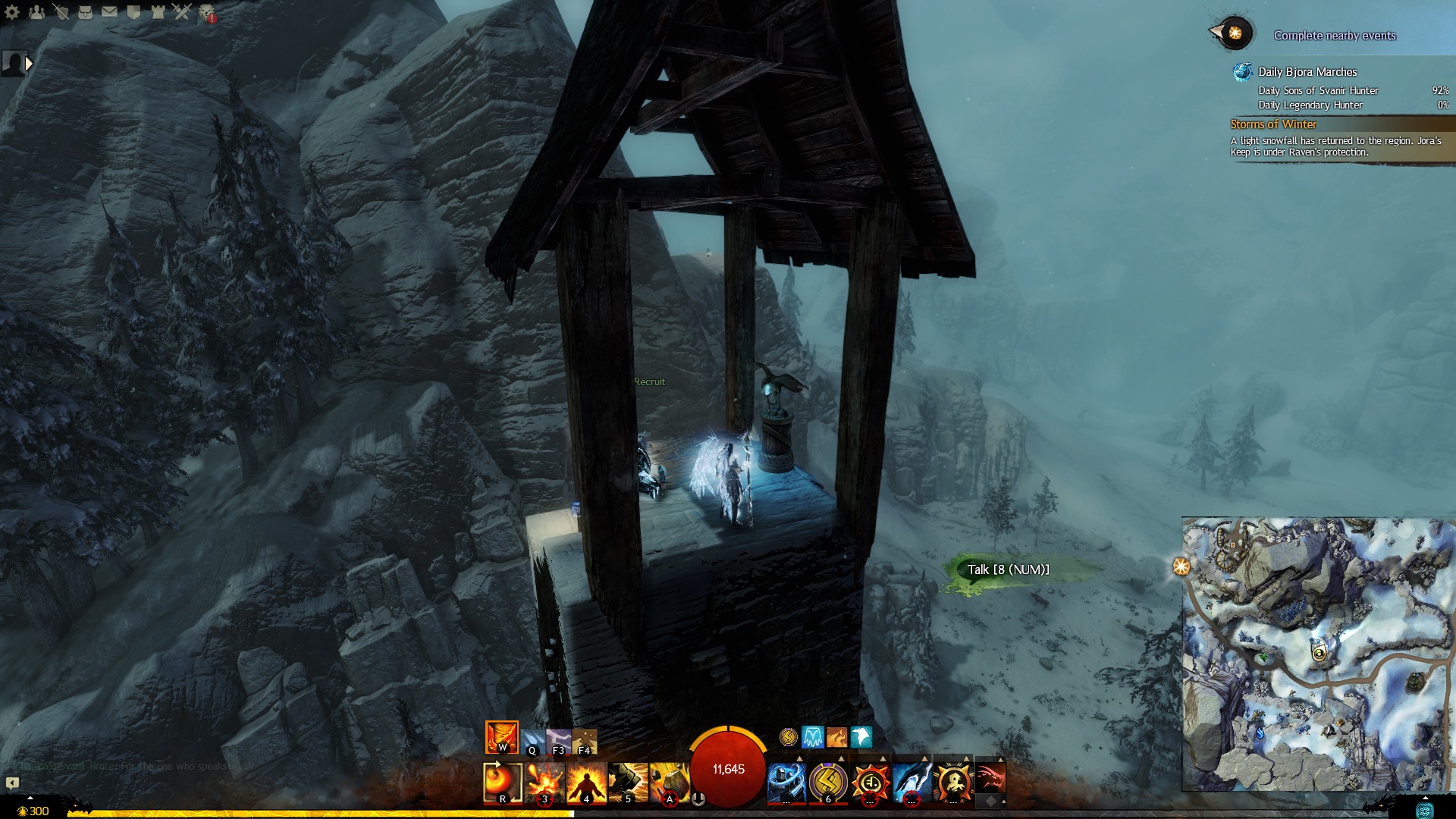
Task: Use the burning figure skill on key 4
Action: pos(586,782)
